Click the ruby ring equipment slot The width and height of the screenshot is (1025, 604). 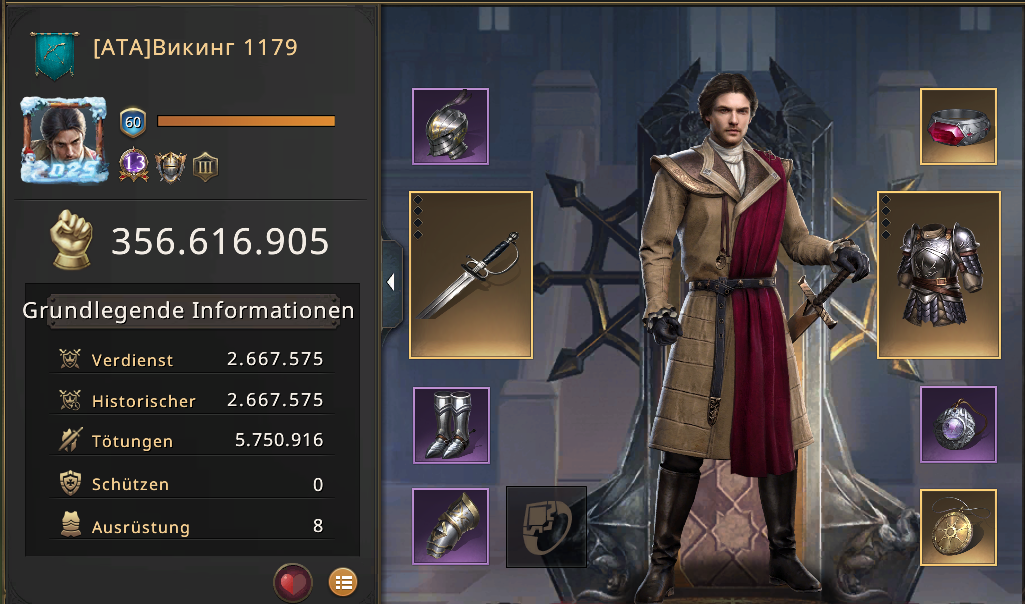[x=958, y=126]
